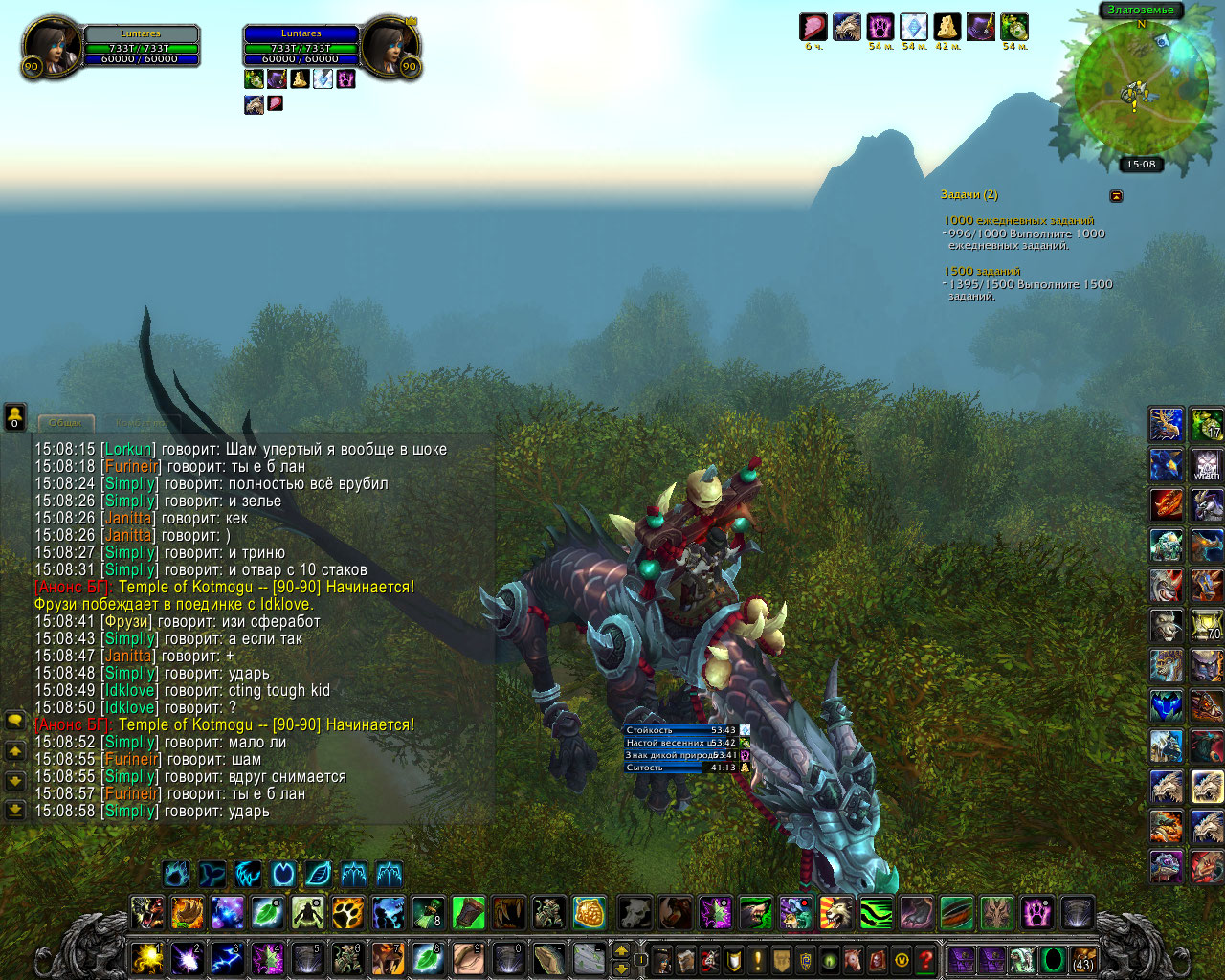The height and width of the screenshot is (980, 1225).
Task: Click the target portrait with the crown
Action: [x=390, y=46]
